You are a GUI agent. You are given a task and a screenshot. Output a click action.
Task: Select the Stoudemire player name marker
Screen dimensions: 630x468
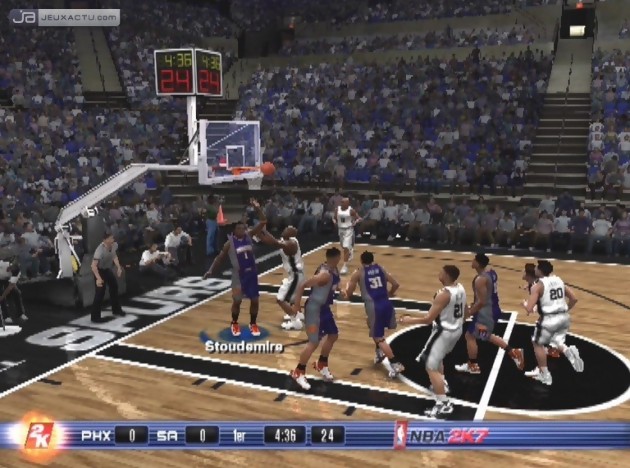(243, 346)
